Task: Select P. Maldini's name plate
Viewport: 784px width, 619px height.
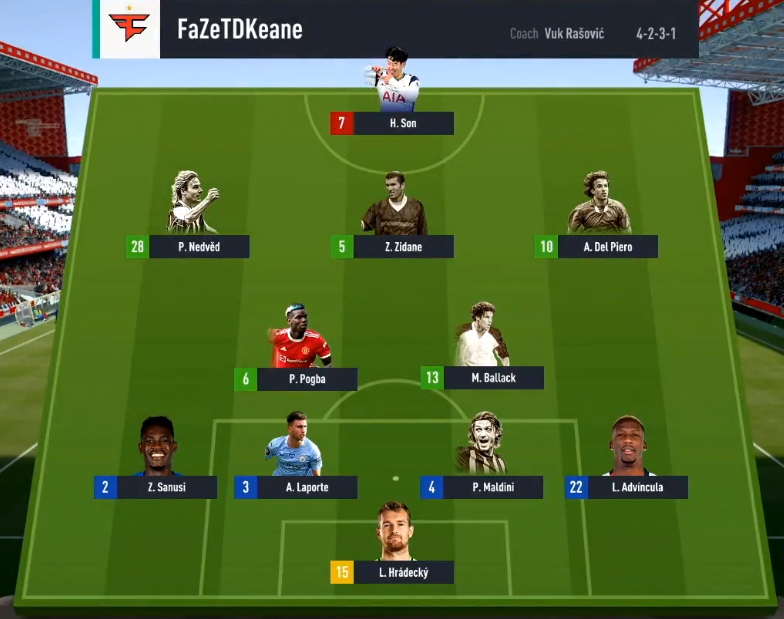Action: 493,487
